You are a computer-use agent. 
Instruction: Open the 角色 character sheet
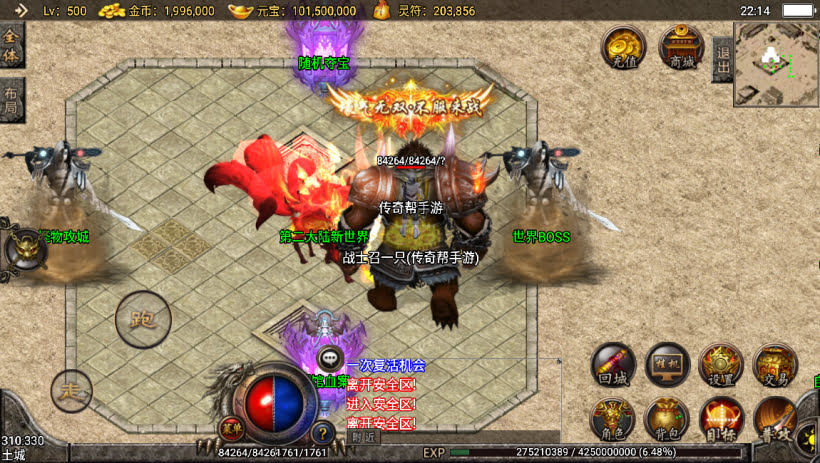[613, 418]
